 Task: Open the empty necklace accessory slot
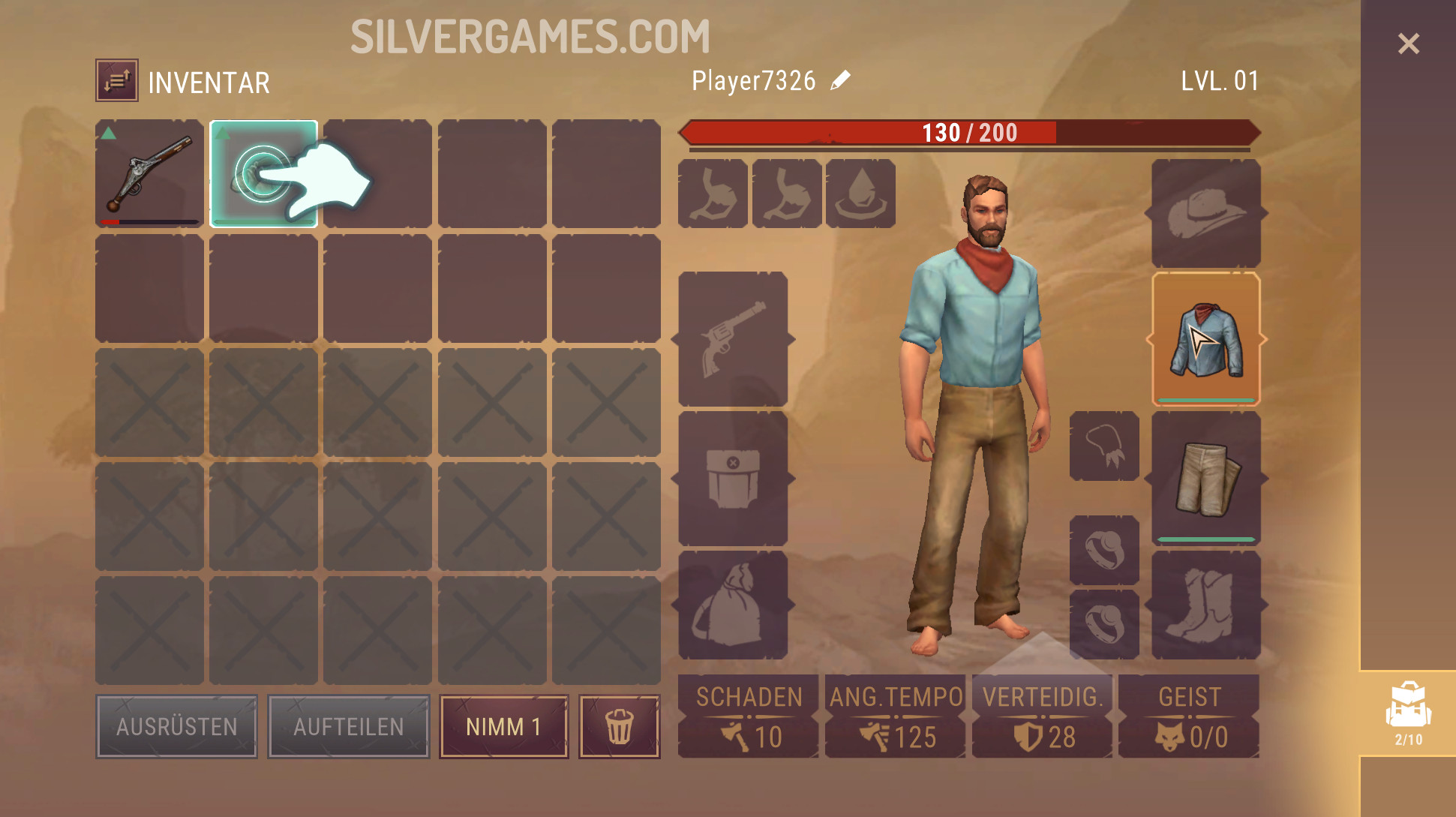[1103, 446]
